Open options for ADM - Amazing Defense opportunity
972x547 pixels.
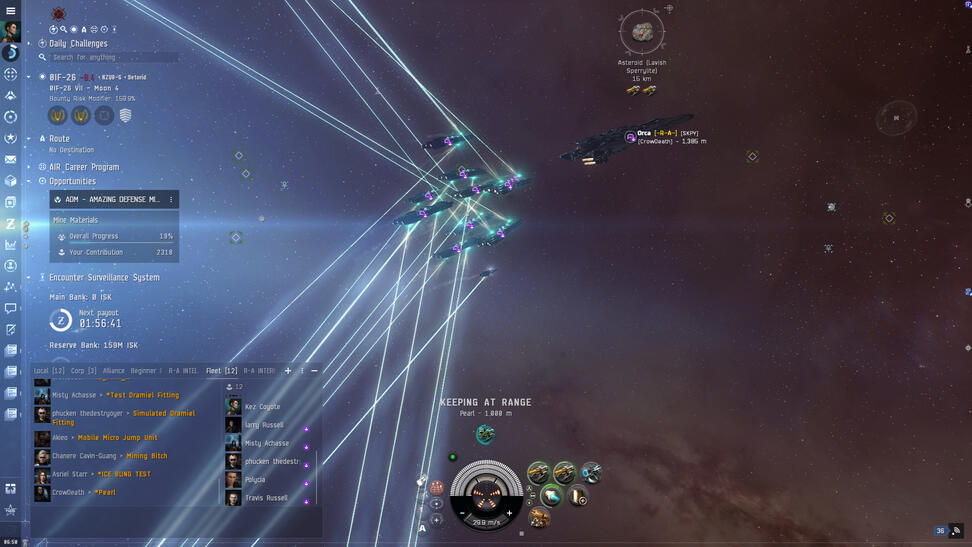(x=171, y=199)
